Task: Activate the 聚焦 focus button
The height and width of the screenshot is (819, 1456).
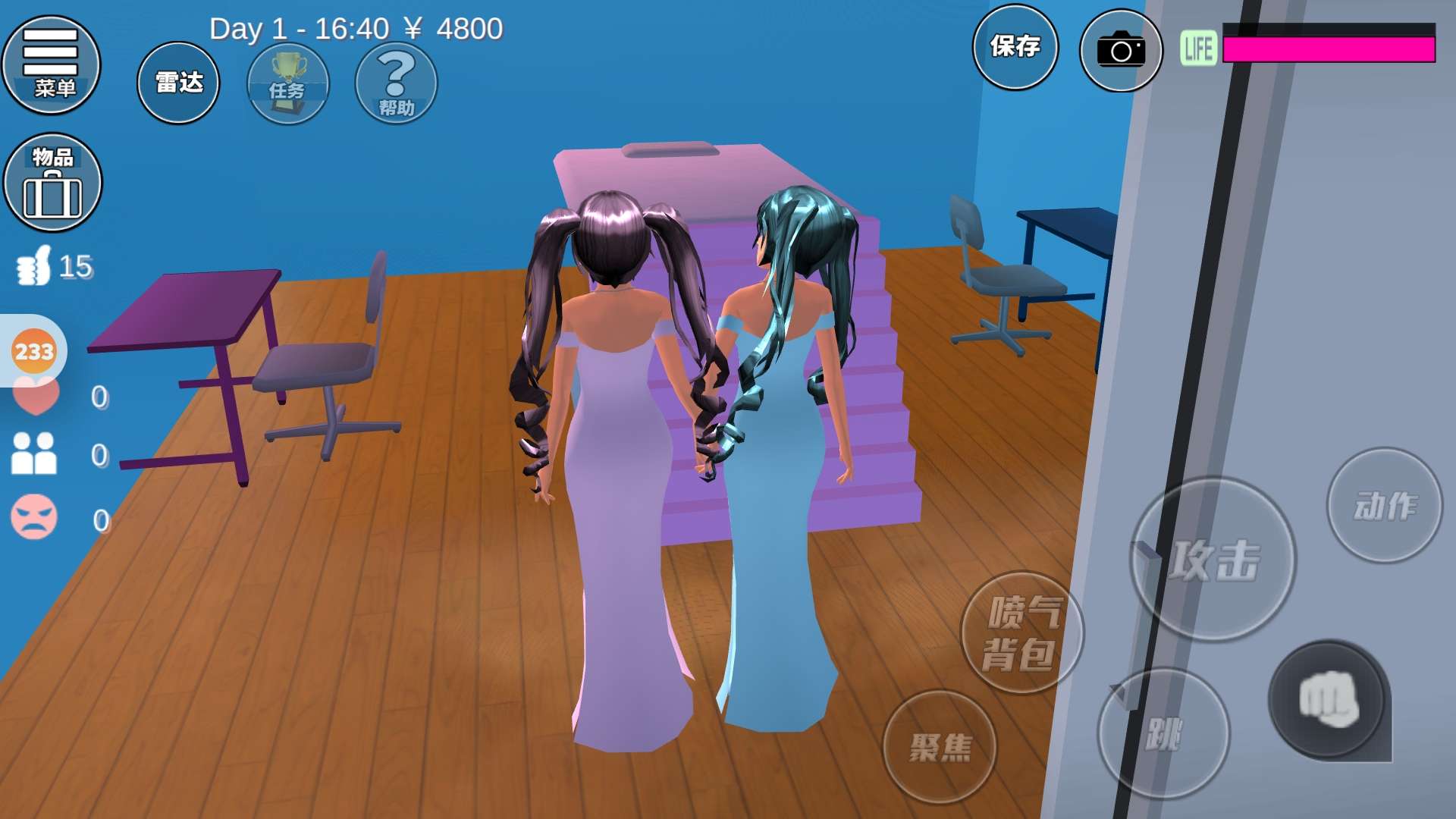Action: [940, 747]
